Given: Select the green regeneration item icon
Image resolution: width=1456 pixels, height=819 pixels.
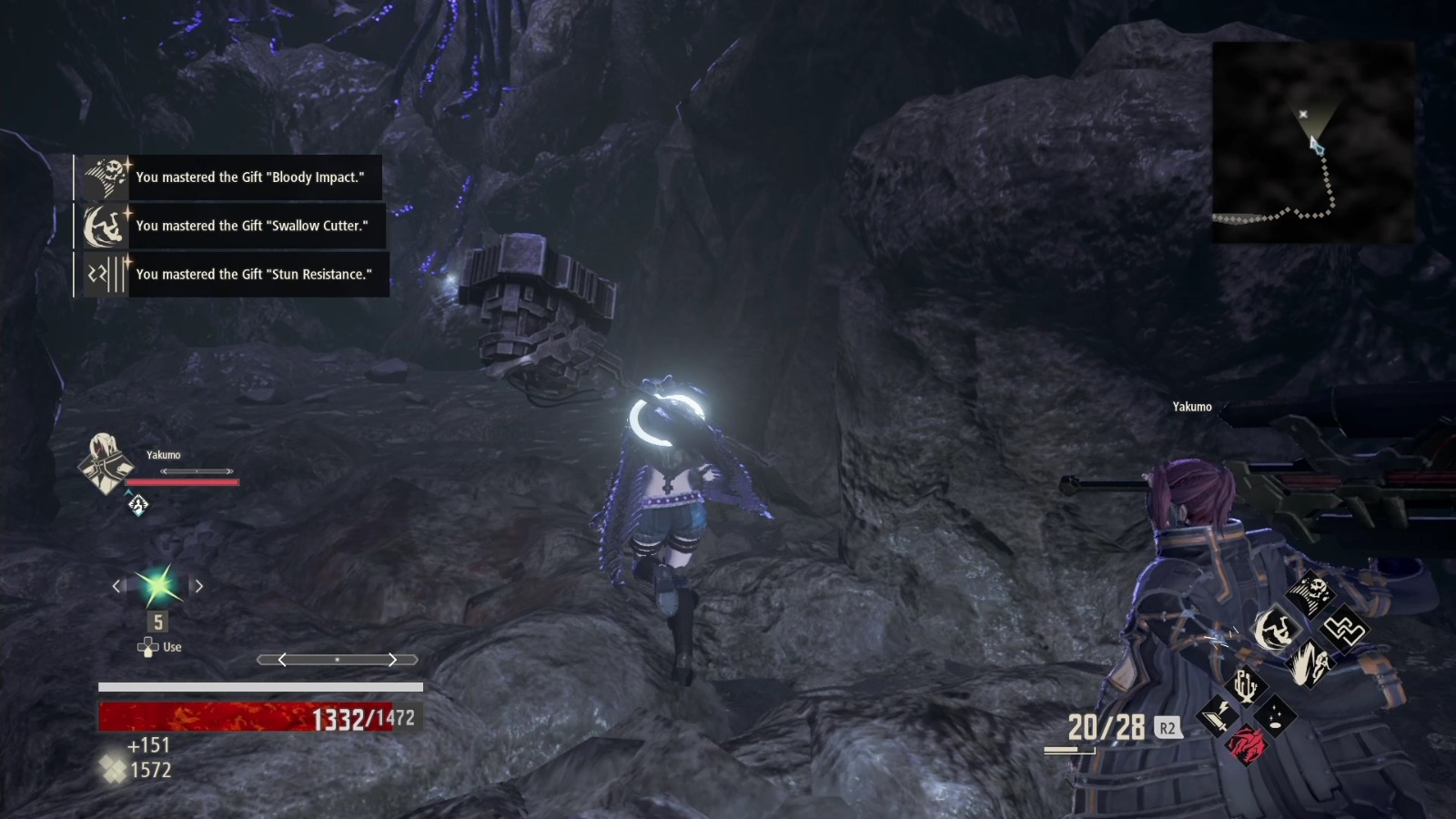Looking at the screenshot, I should [158, 585].
